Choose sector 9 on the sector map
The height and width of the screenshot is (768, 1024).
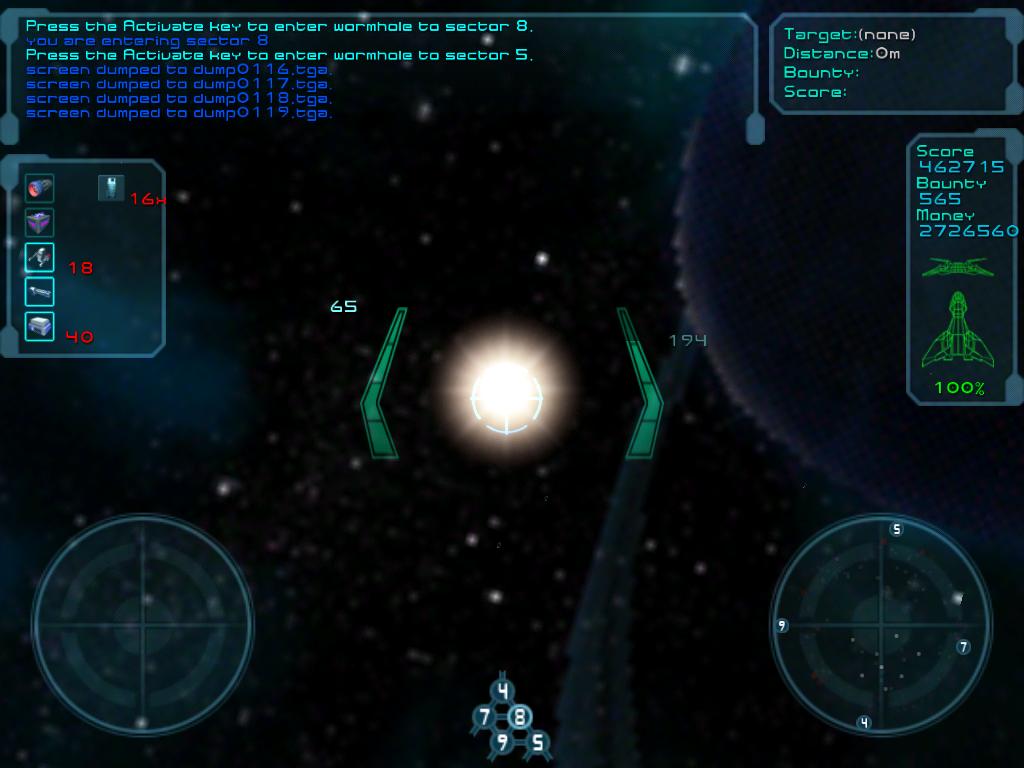(502, 742)
